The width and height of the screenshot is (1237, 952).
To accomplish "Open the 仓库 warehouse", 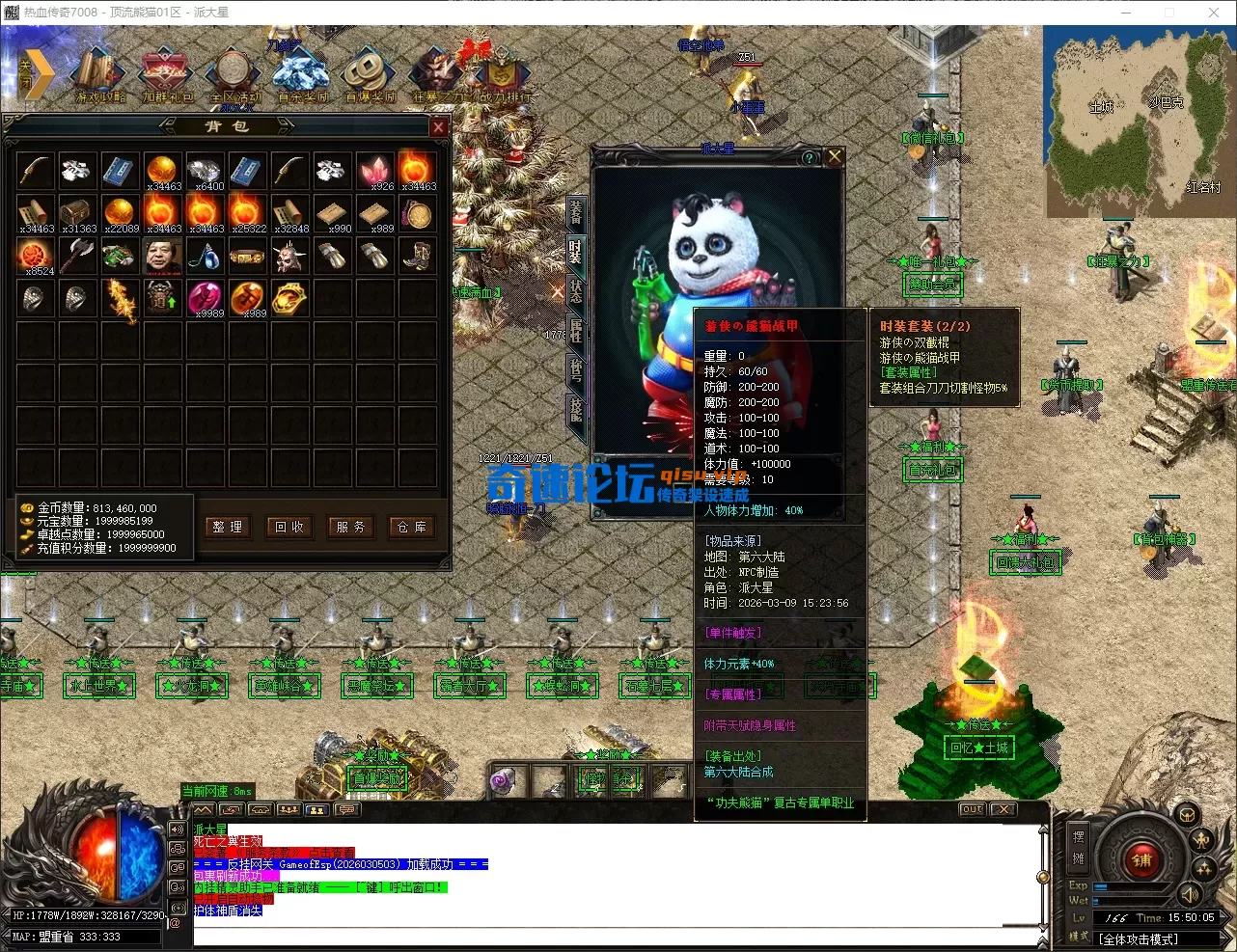I will [x=412, y=527].
